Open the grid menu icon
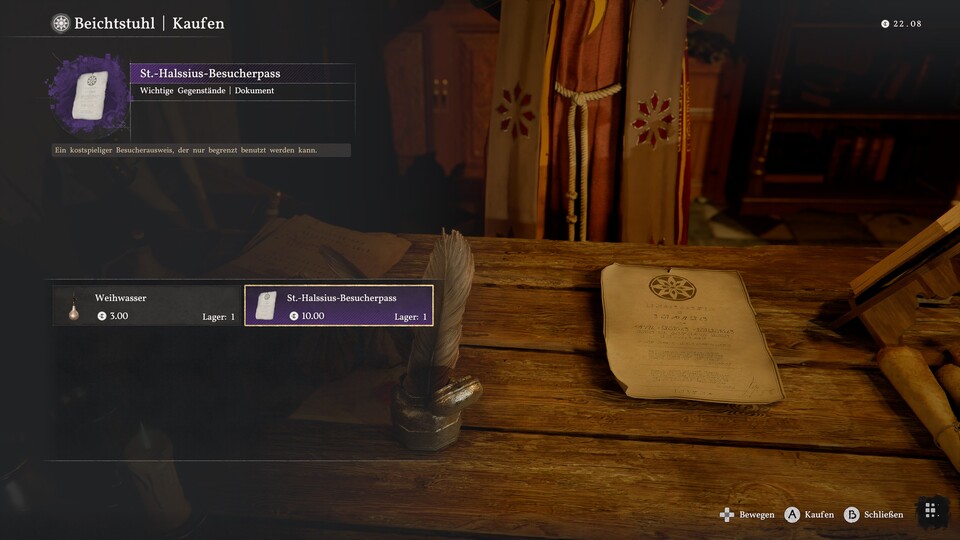The width and height of the screenshot is (960, 540). click(931, 511)
